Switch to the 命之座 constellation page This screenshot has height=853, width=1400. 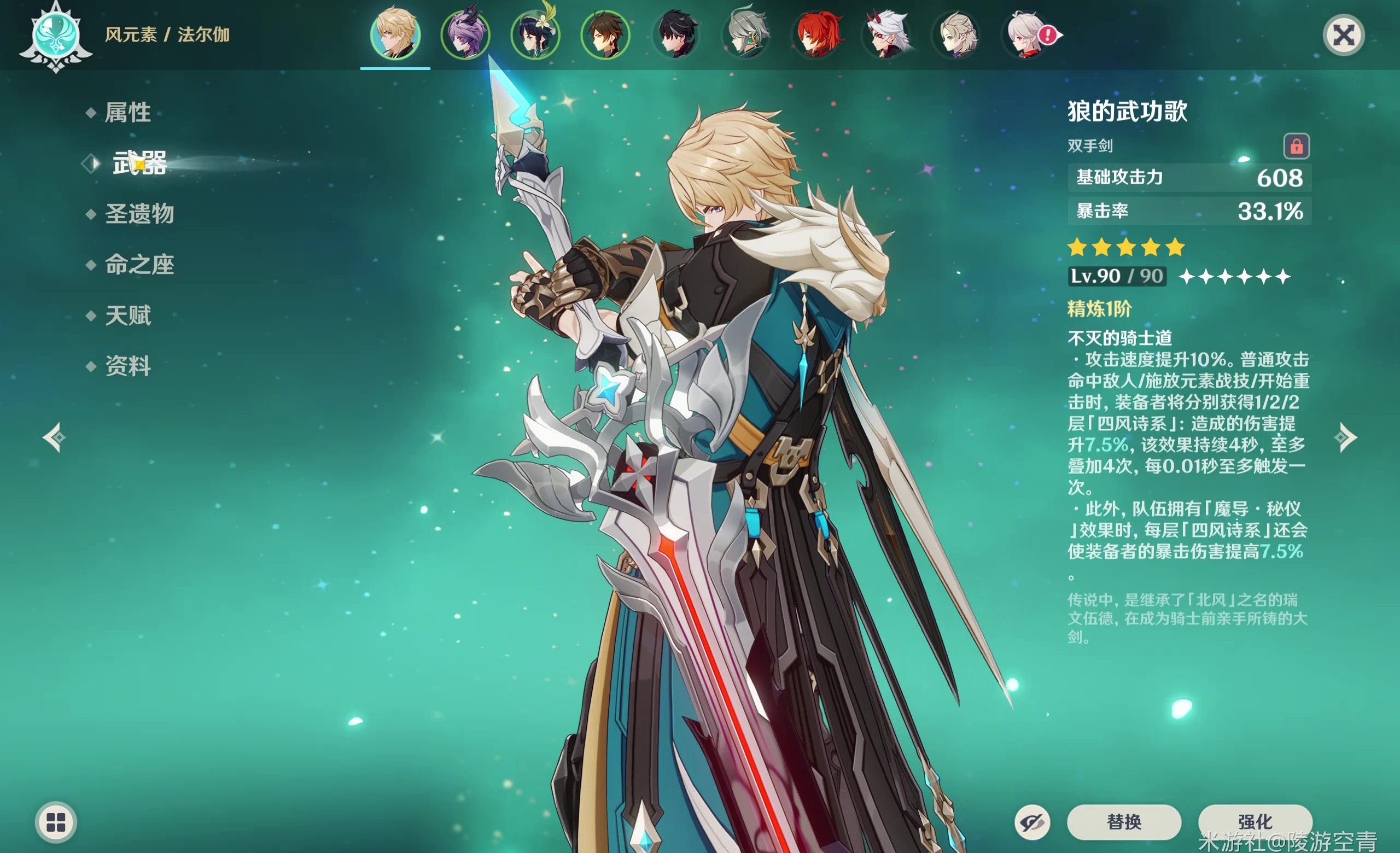click(139, 265)
